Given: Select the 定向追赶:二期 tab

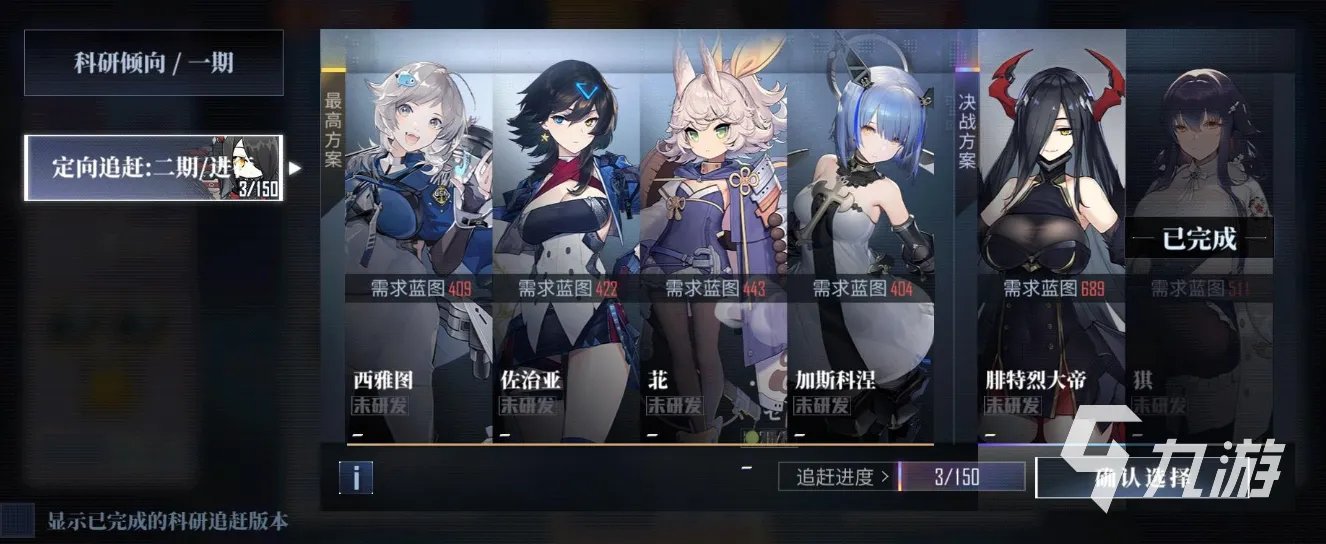Looking at the screenshot, I should coord(153,168).
